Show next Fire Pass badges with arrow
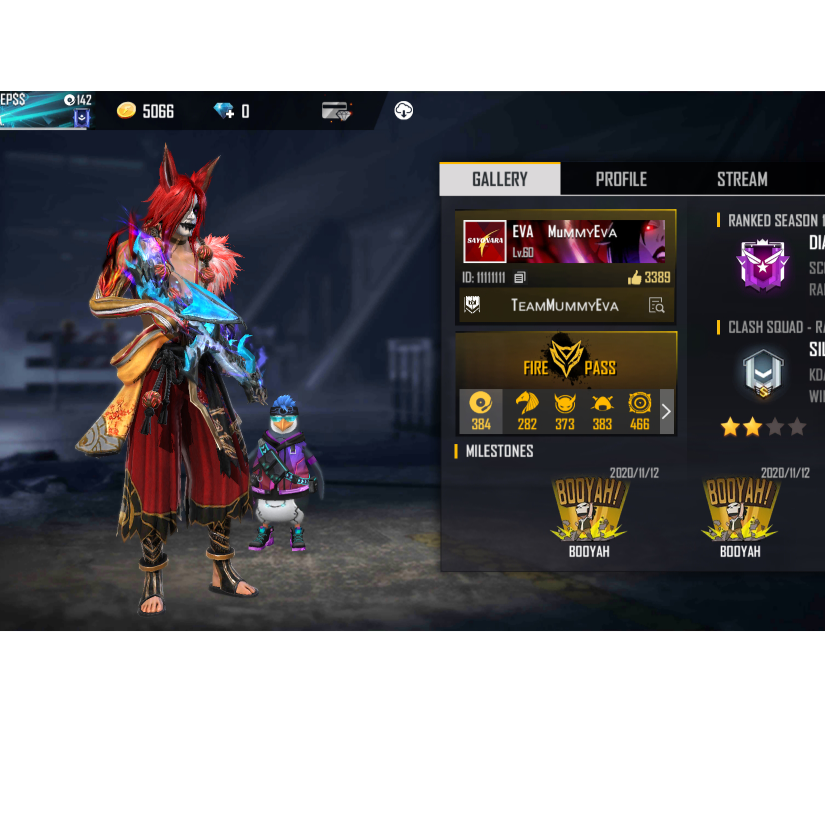 pyautogui.click(x=666, y=411)
